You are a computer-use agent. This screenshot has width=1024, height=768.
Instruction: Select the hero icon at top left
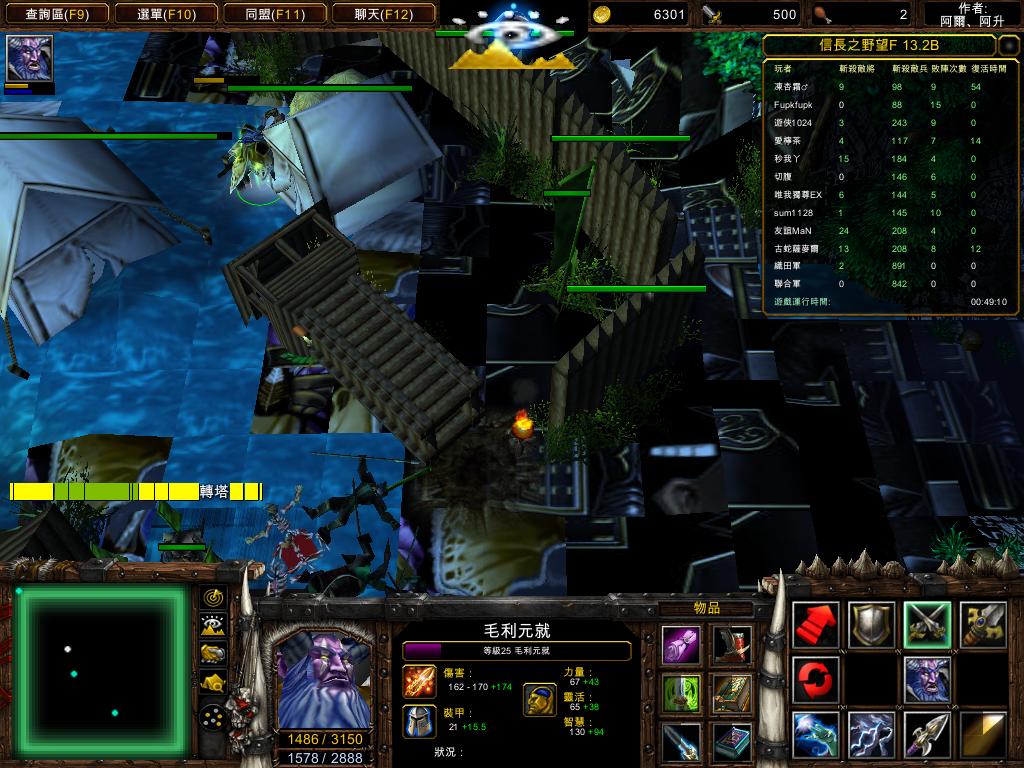click(x=29, y=58)
